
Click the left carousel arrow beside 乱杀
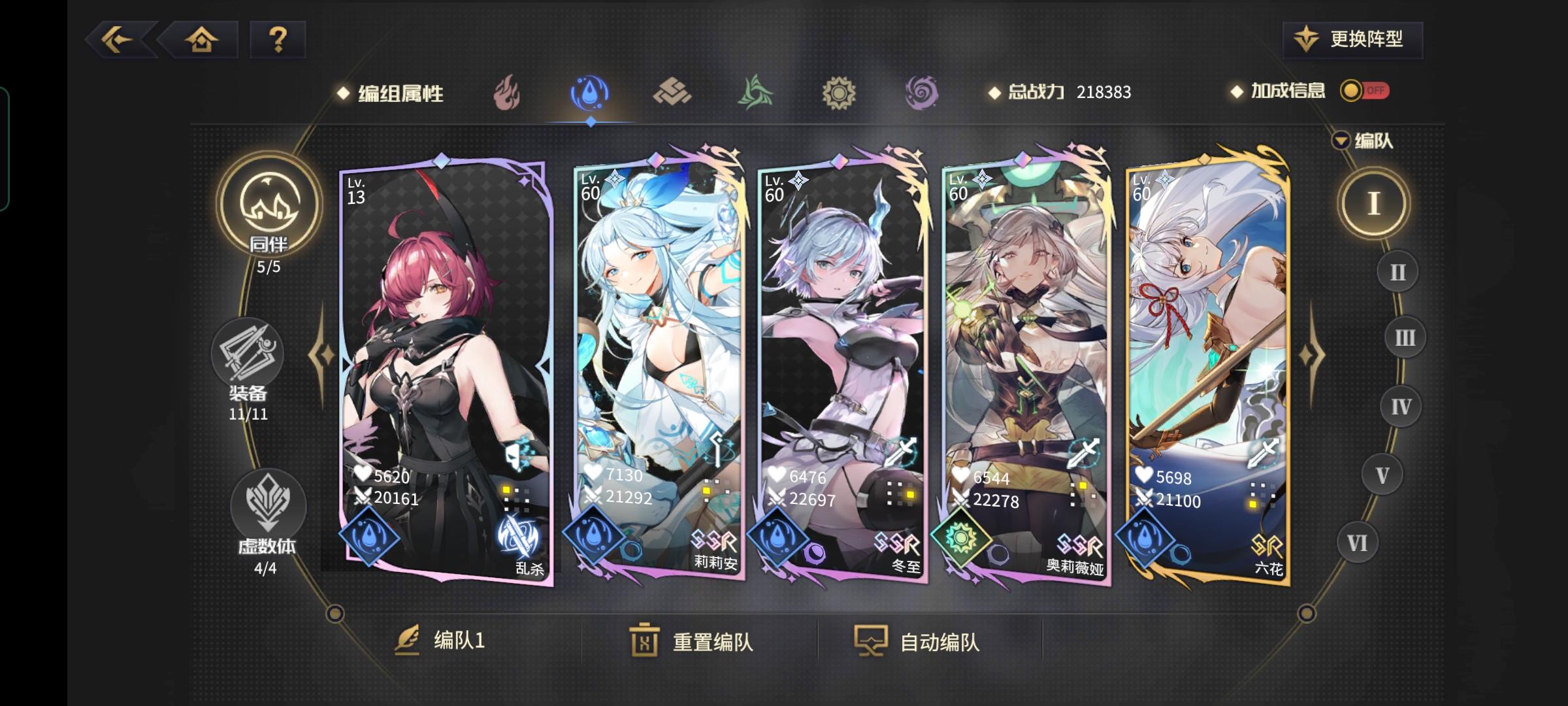tap(319, 353)
